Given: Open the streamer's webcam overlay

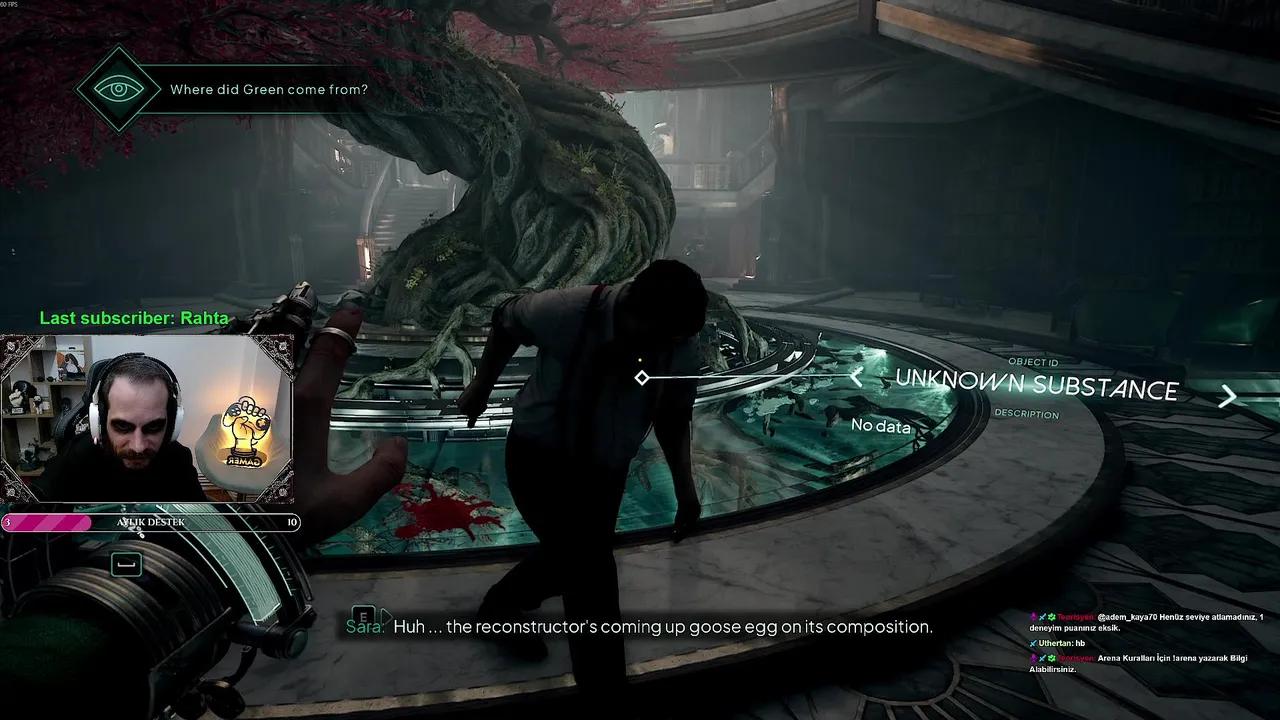Looking at the screenshot, I should 148,420.
